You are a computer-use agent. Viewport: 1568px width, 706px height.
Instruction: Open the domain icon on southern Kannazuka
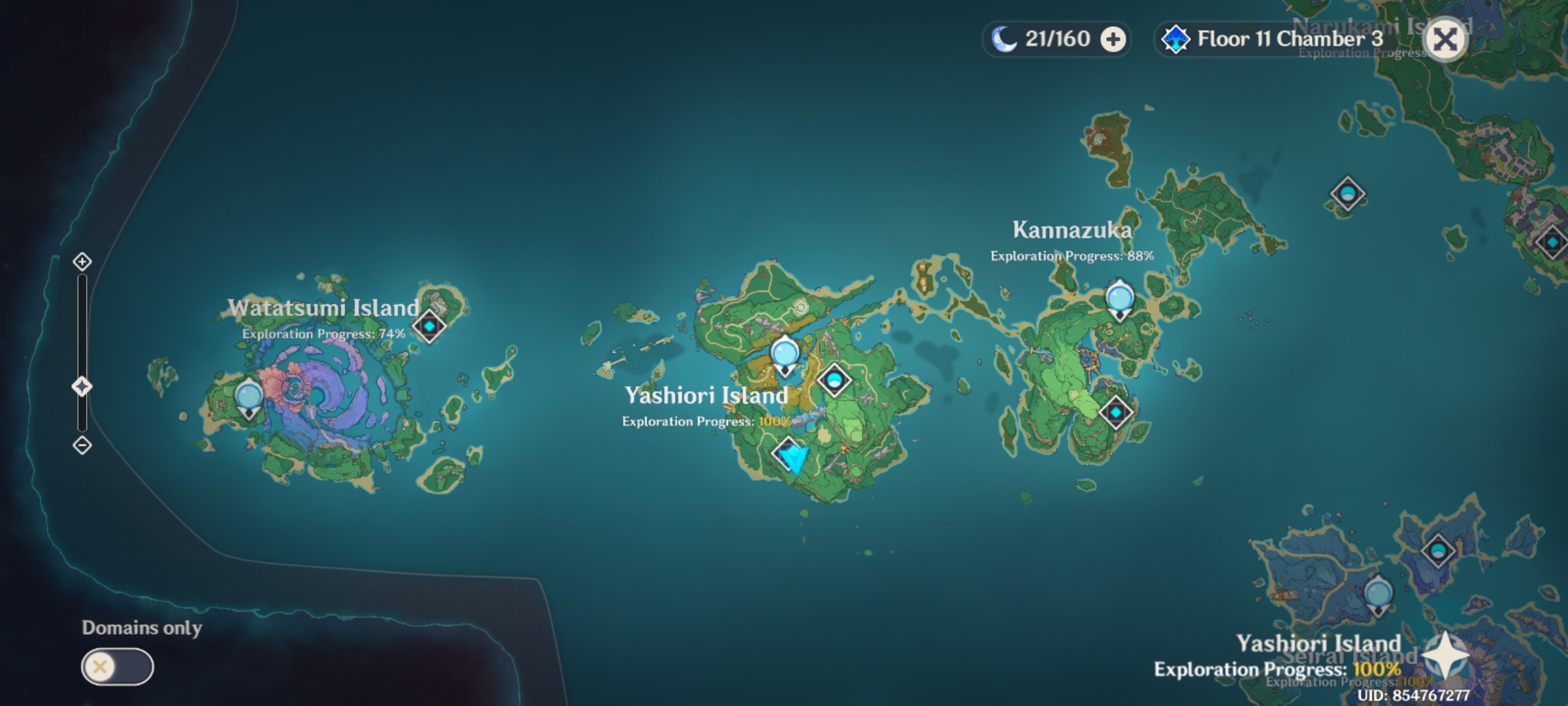[x=1116, y=412]
